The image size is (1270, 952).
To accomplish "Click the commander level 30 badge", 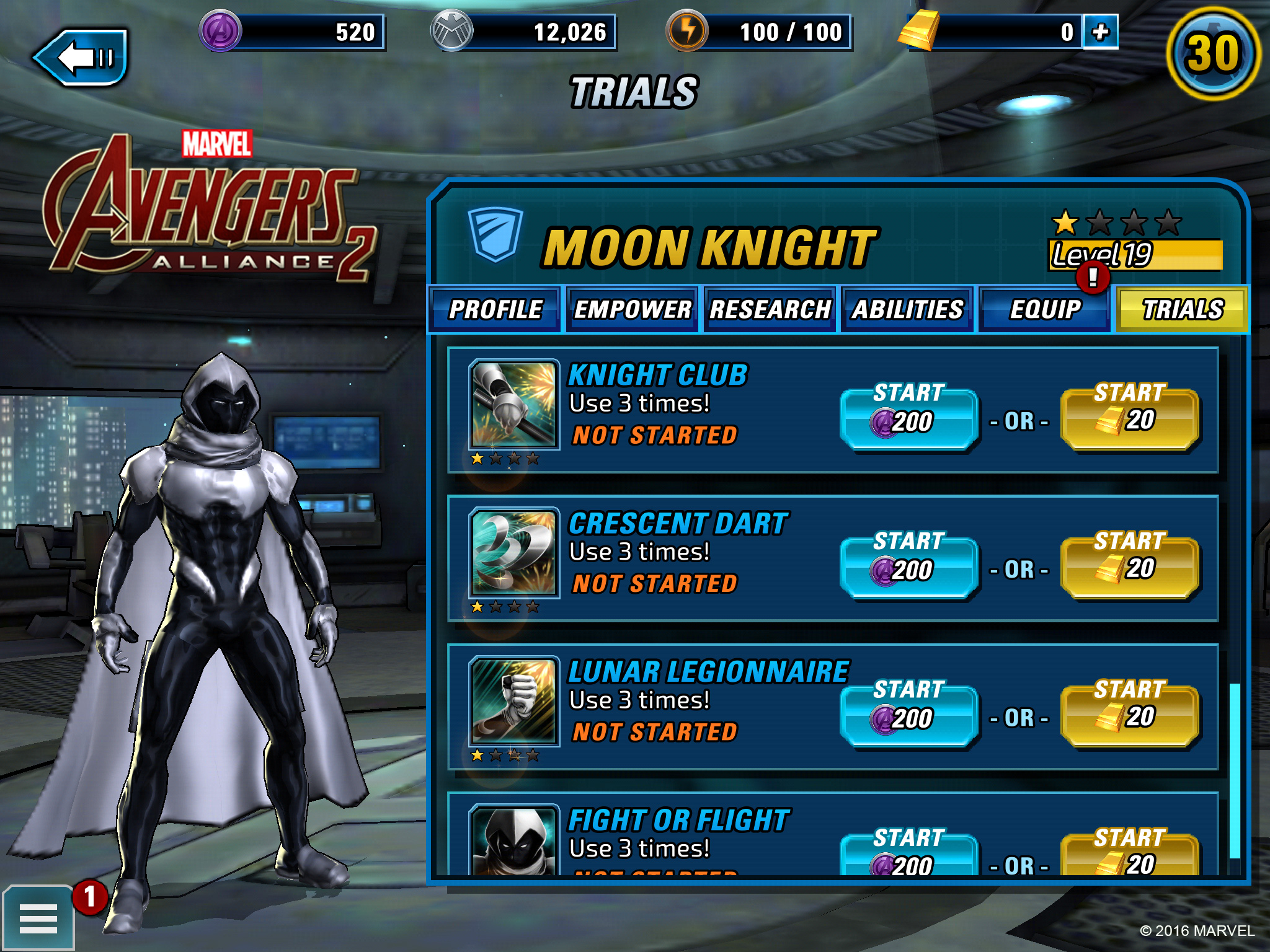I will point(1213,54).
